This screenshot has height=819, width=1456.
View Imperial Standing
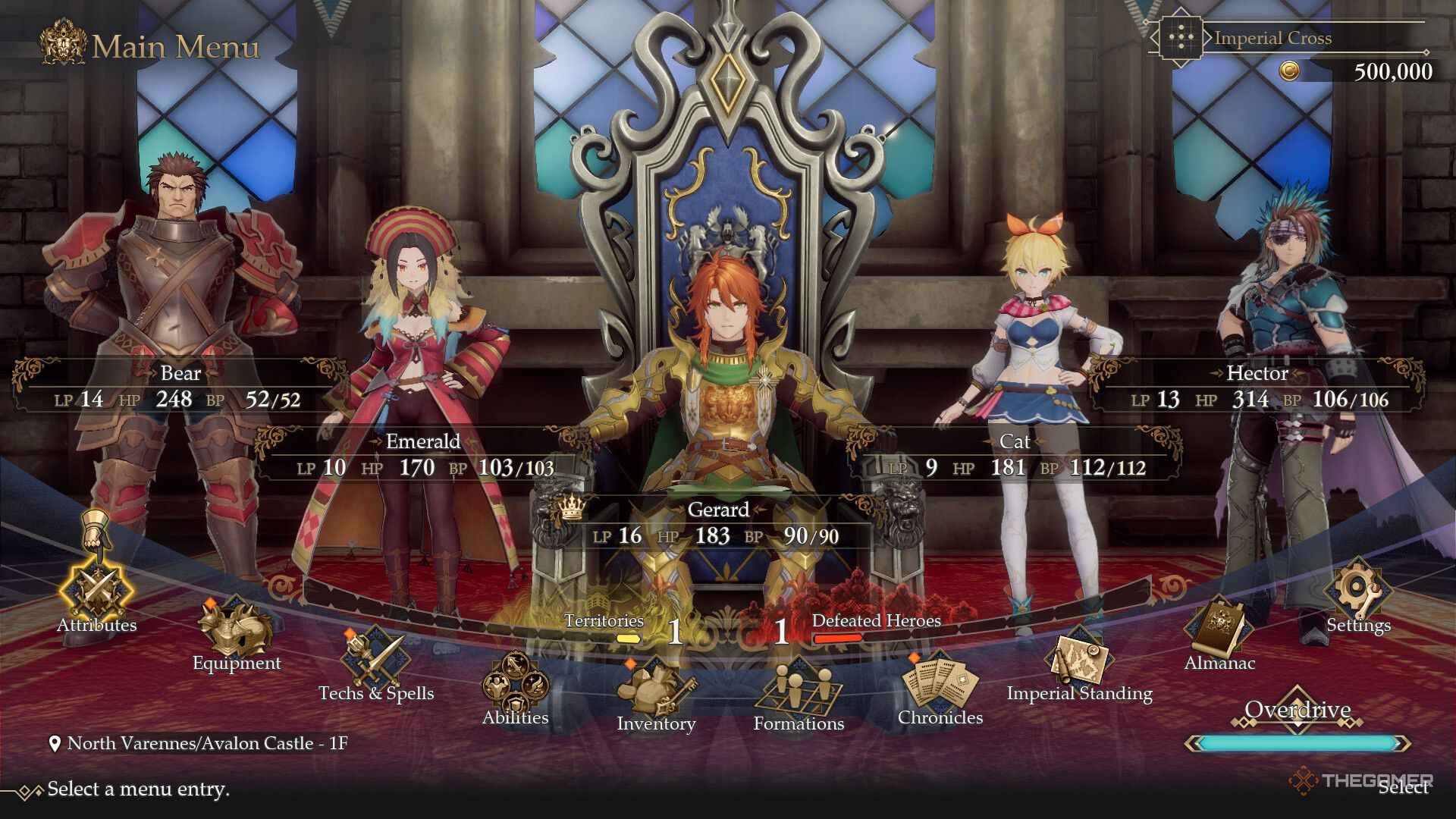1078,660
